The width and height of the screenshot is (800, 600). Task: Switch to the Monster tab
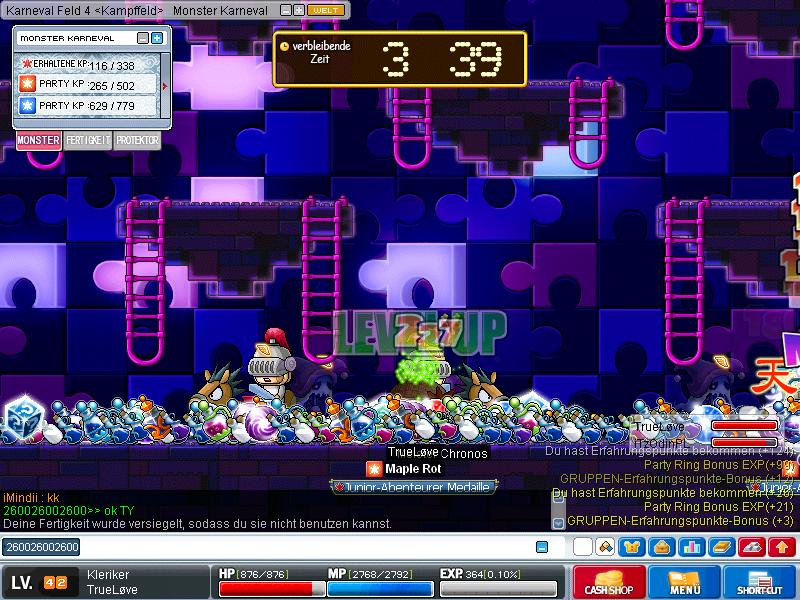pyautogui.click(x=38, y=141)
